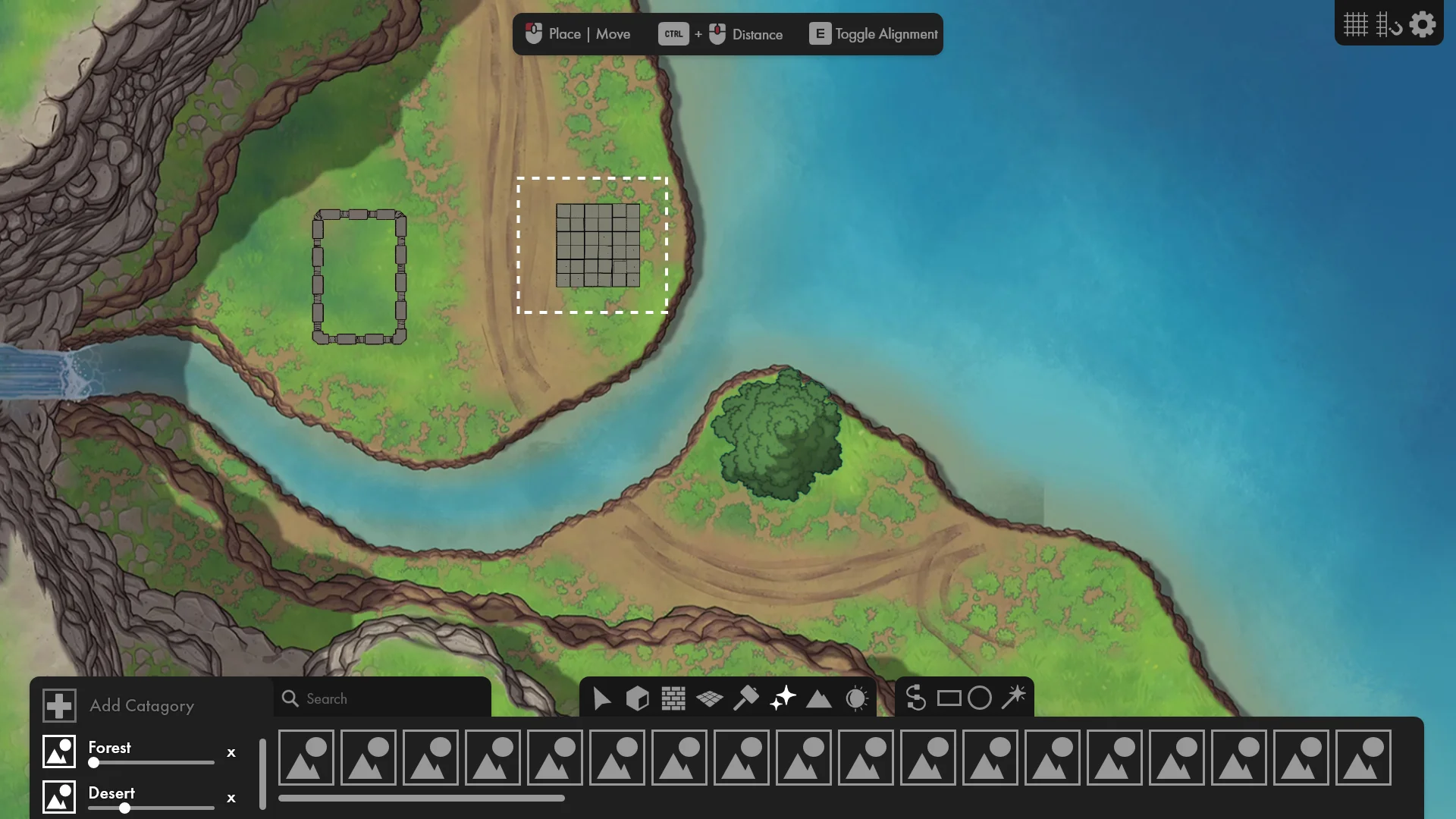Select the floor tile tool
The height and width of the screenshot is (819, 1456).
click(x=711, y=698)
